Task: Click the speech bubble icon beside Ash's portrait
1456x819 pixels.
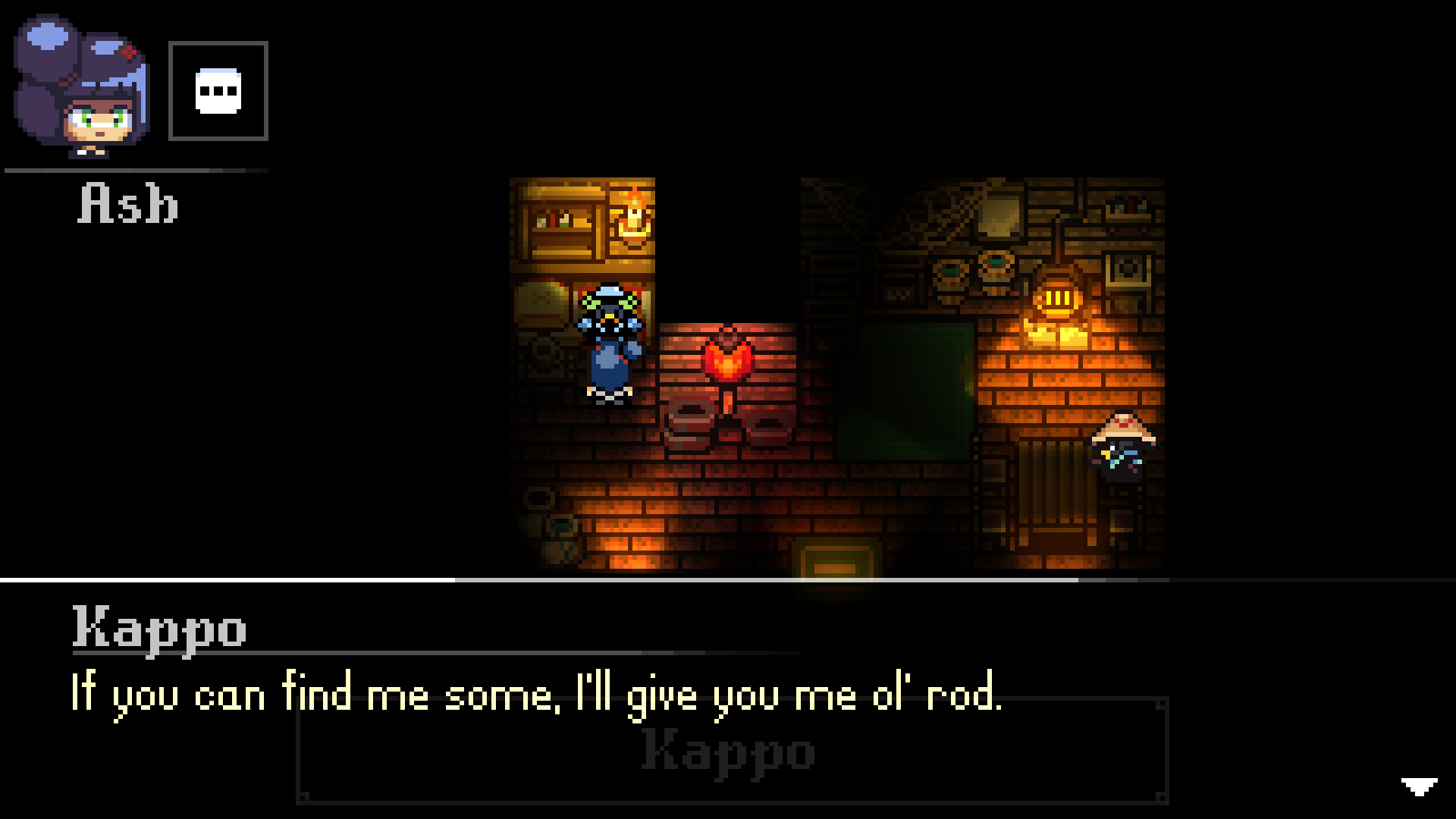Action: (219, 89)
